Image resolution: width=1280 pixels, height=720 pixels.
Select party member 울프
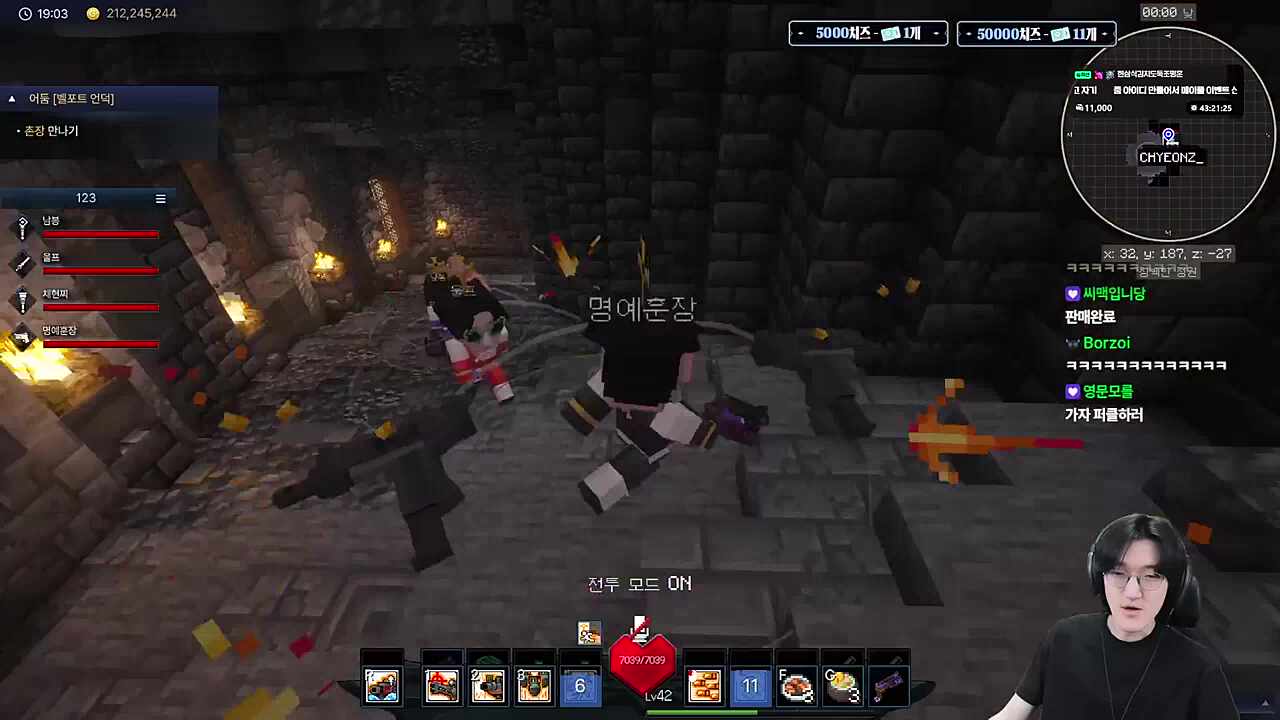pyautogui.click(x=51, y=258)
